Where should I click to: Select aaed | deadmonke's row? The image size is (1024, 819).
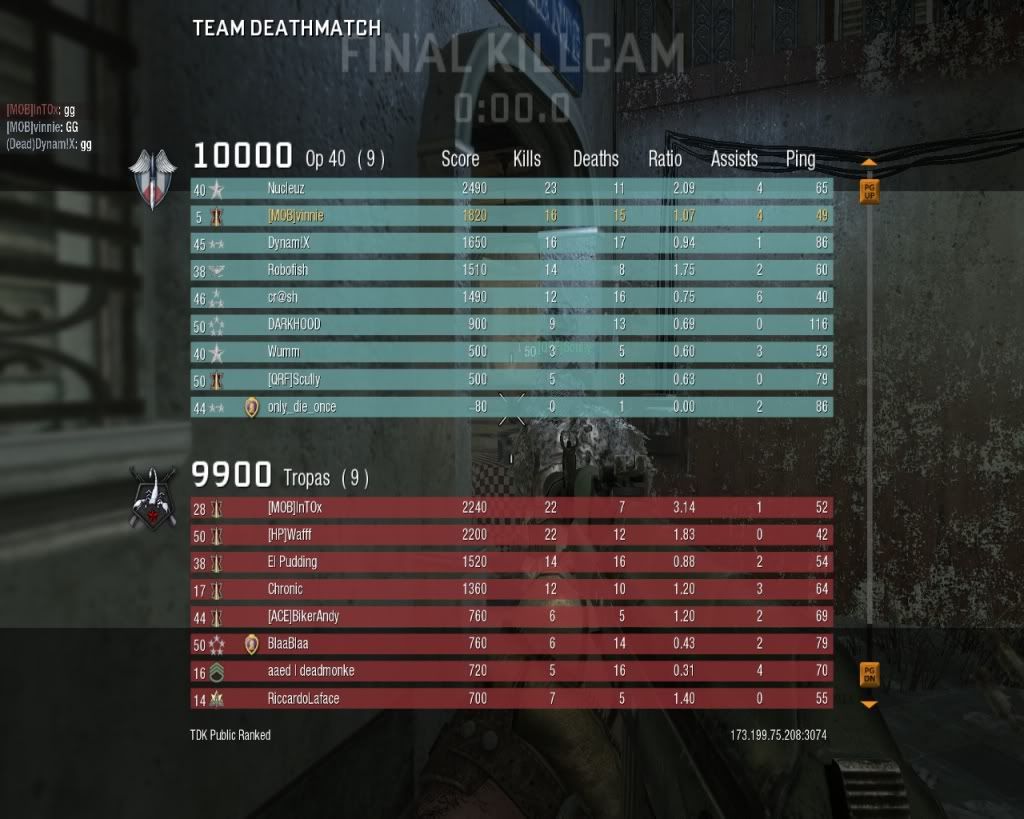tap(511, 671)
